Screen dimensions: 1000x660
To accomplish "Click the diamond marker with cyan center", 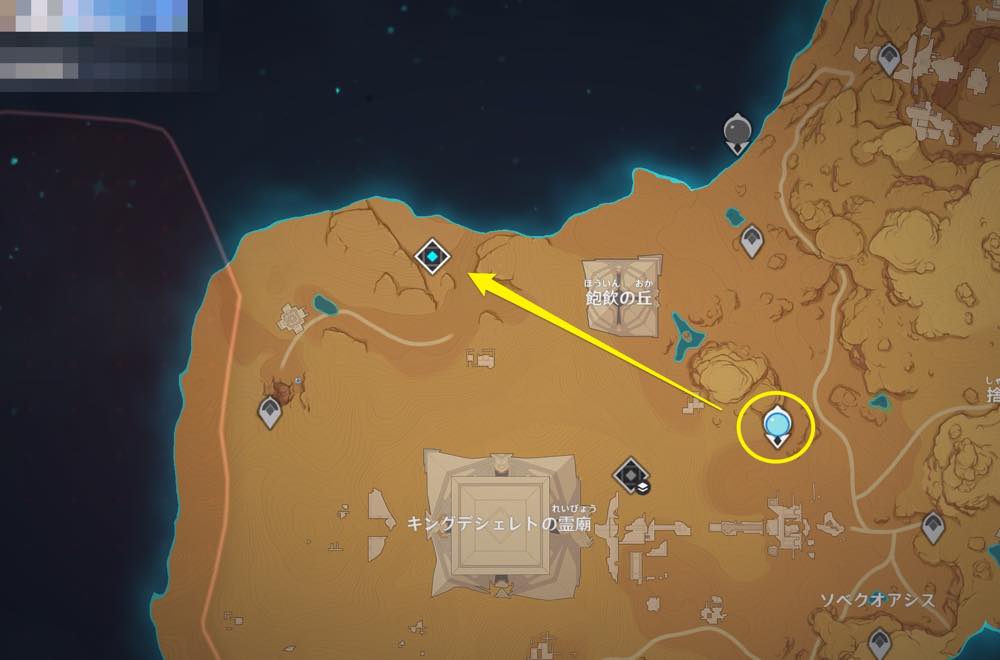I will [432, 257].
